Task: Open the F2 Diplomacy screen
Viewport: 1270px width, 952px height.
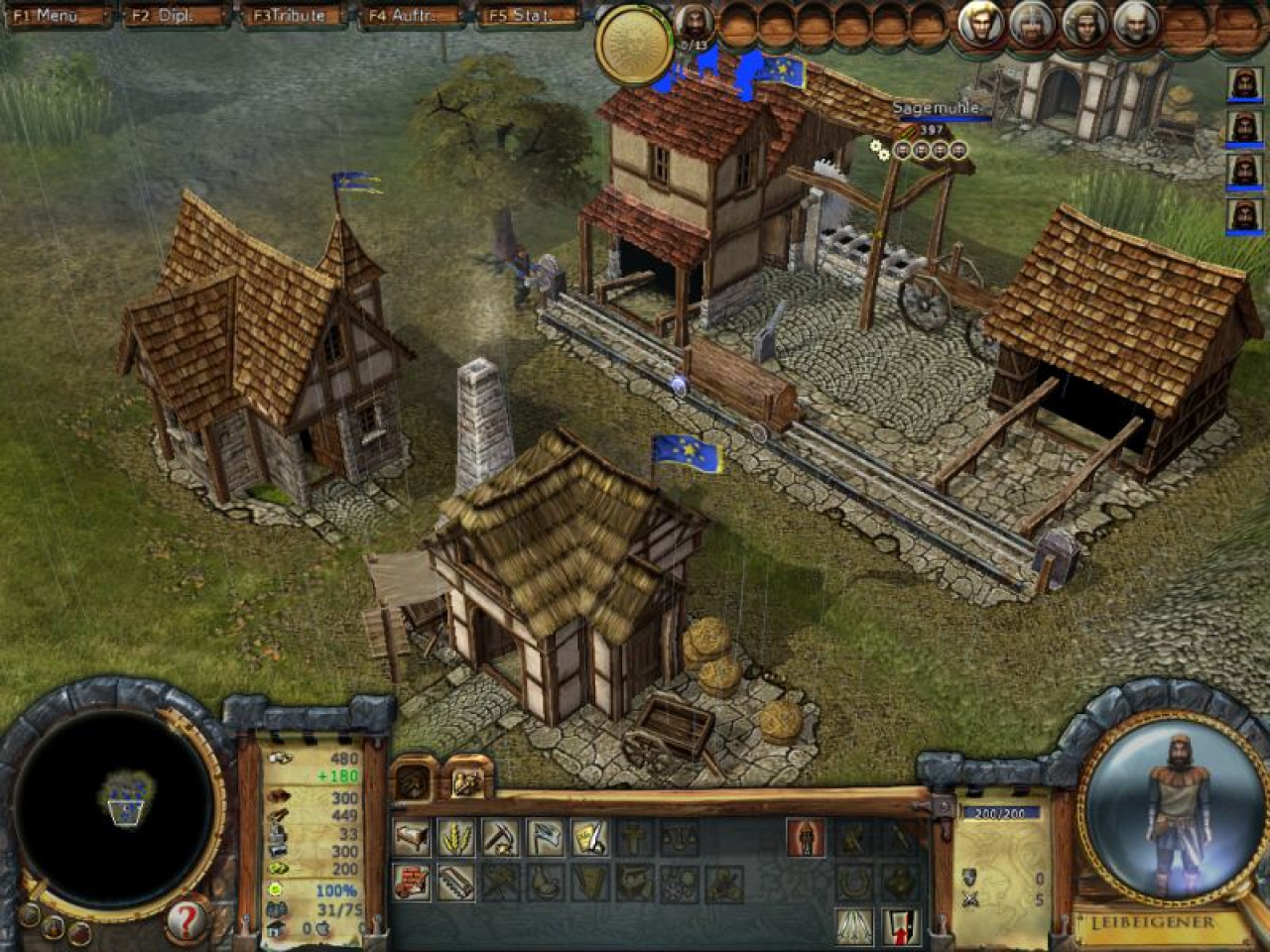Action: click(175, 16)
